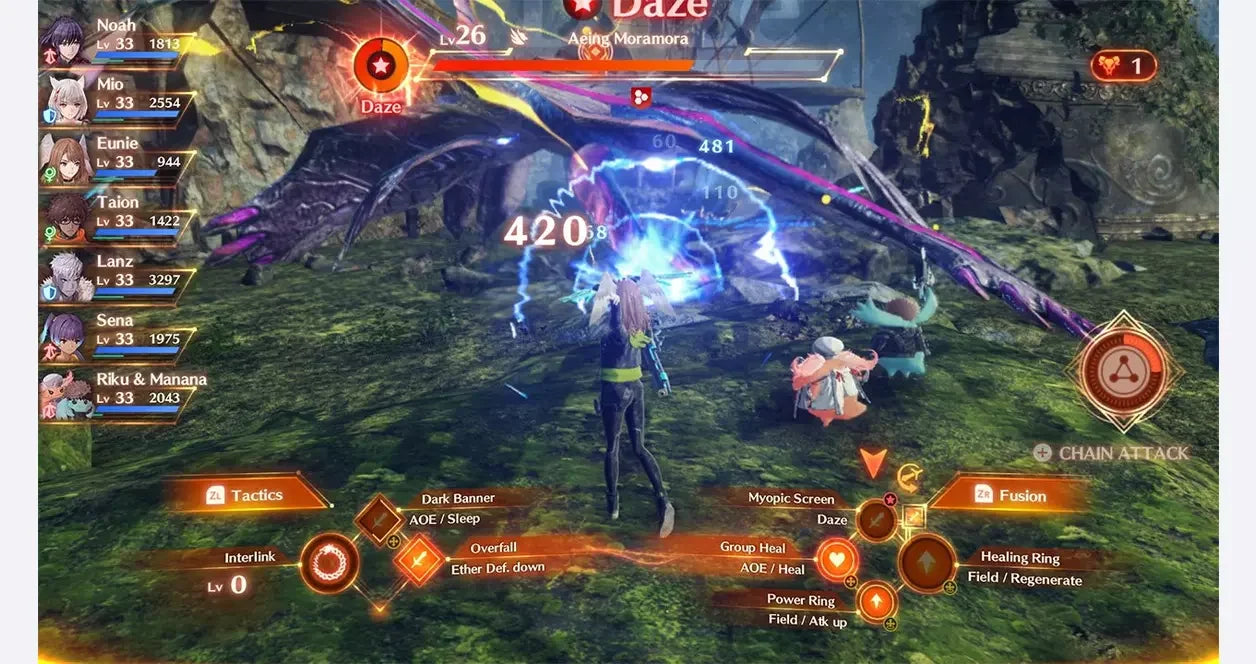Trigger the Interlink ring icon
The height and width of the screenshot is (664, 1256).
point(329,563)
